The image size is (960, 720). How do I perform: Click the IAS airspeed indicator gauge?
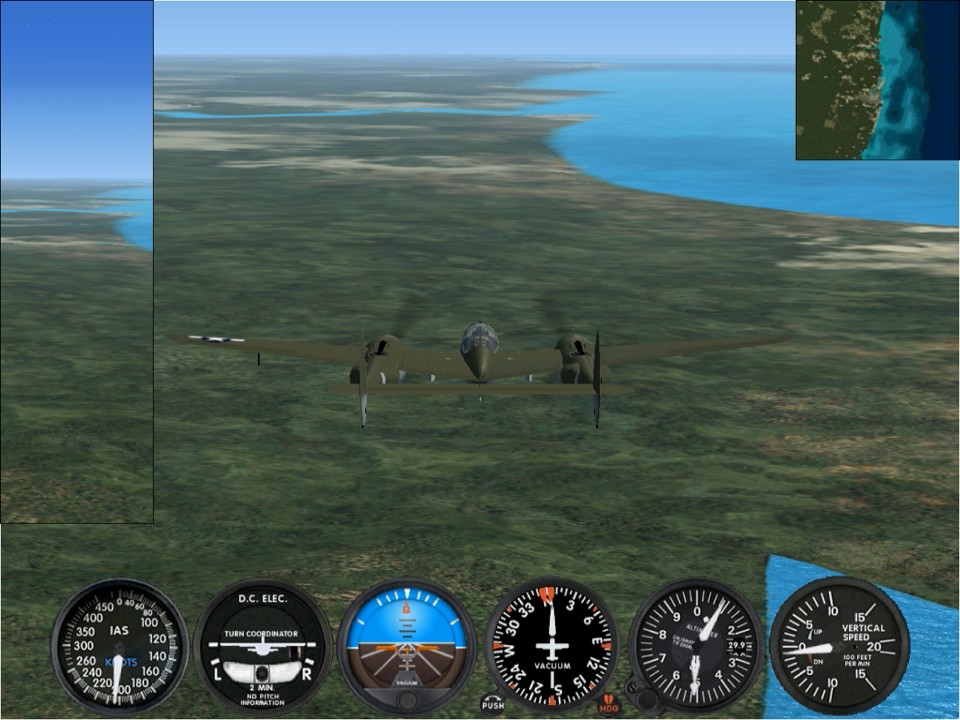coord(119,646)
